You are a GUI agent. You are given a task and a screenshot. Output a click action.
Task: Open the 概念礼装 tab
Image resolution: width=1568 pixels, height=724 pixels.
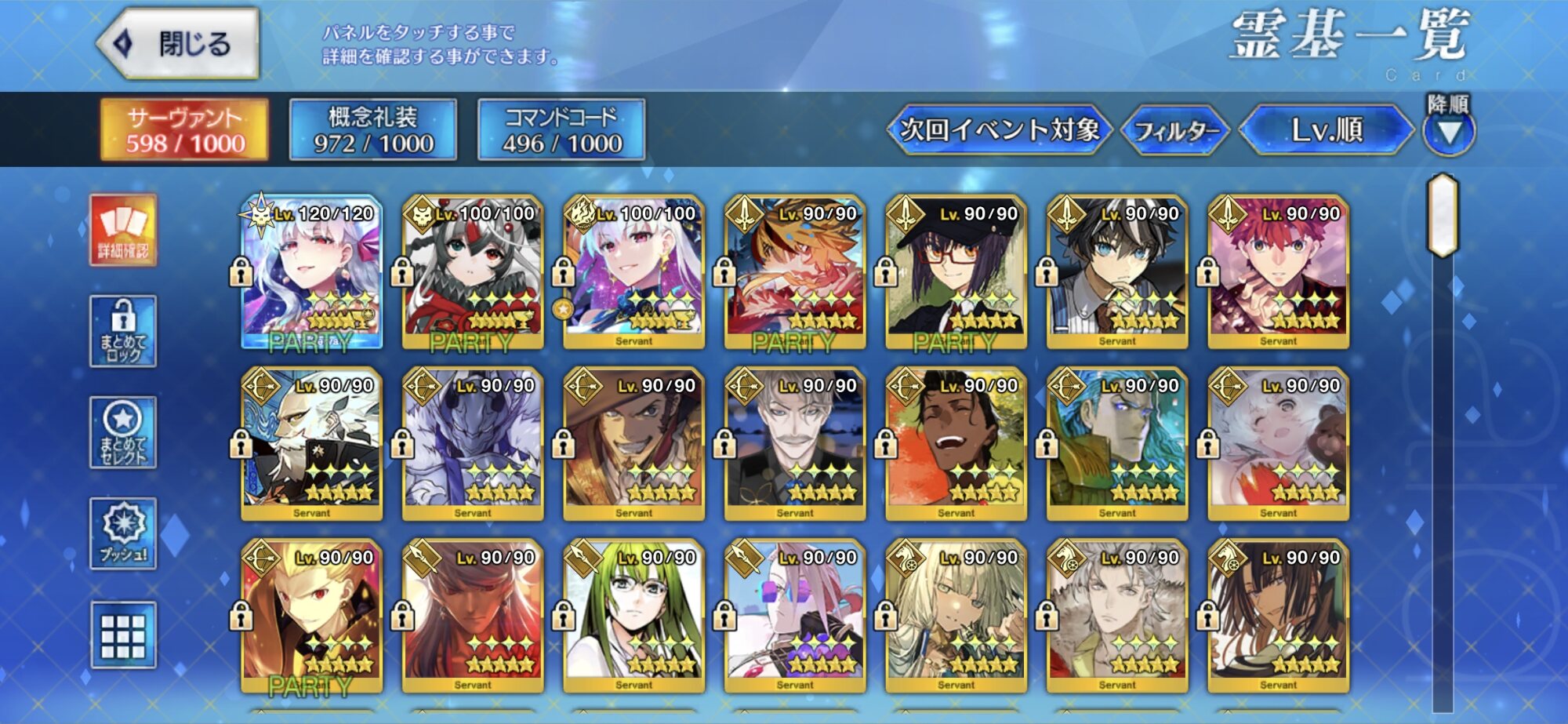[x=373, y=129]
